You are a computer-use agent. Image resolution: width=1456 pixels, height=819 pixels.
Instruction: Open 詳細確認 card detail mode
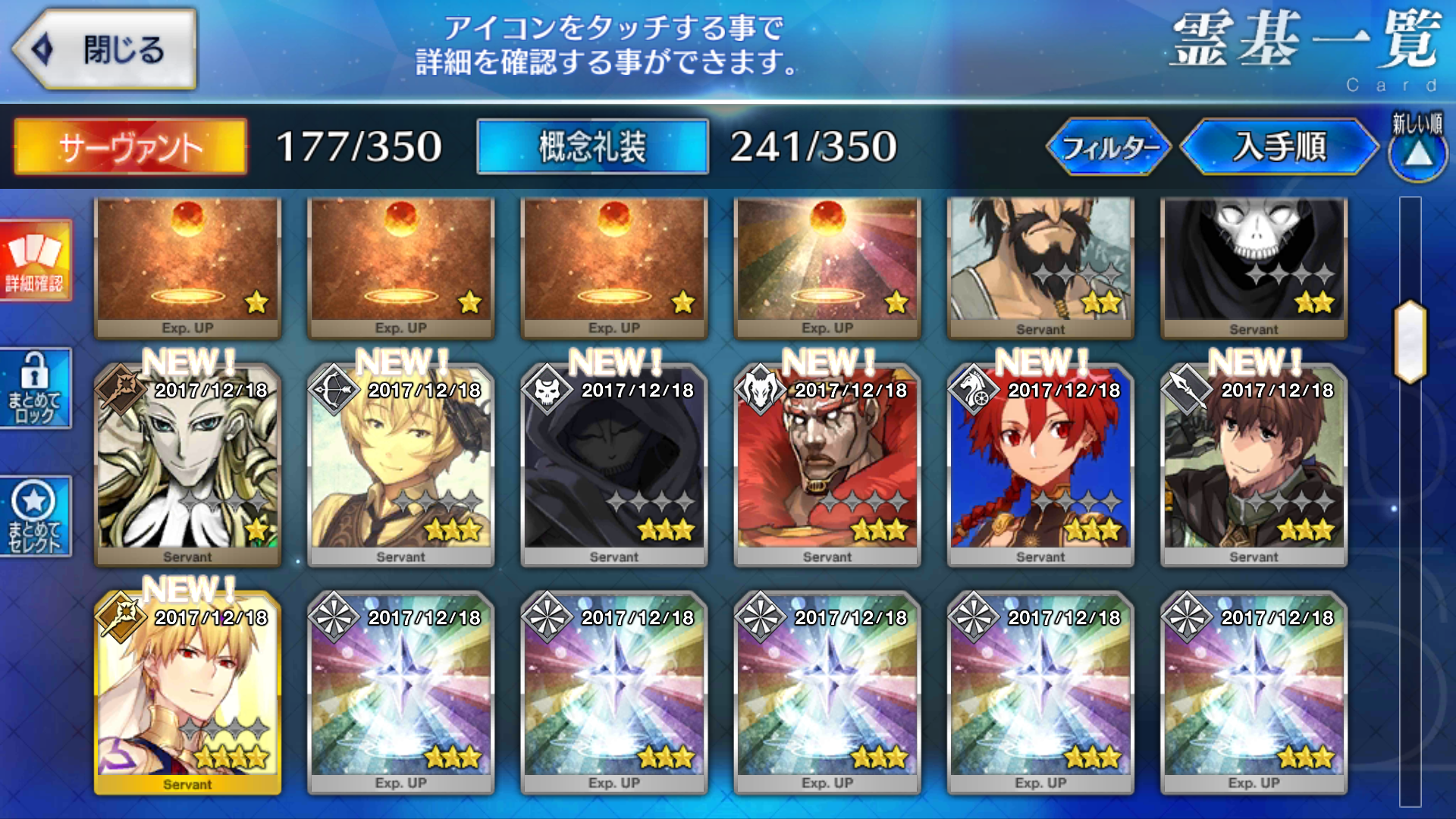tap(35, 261)
